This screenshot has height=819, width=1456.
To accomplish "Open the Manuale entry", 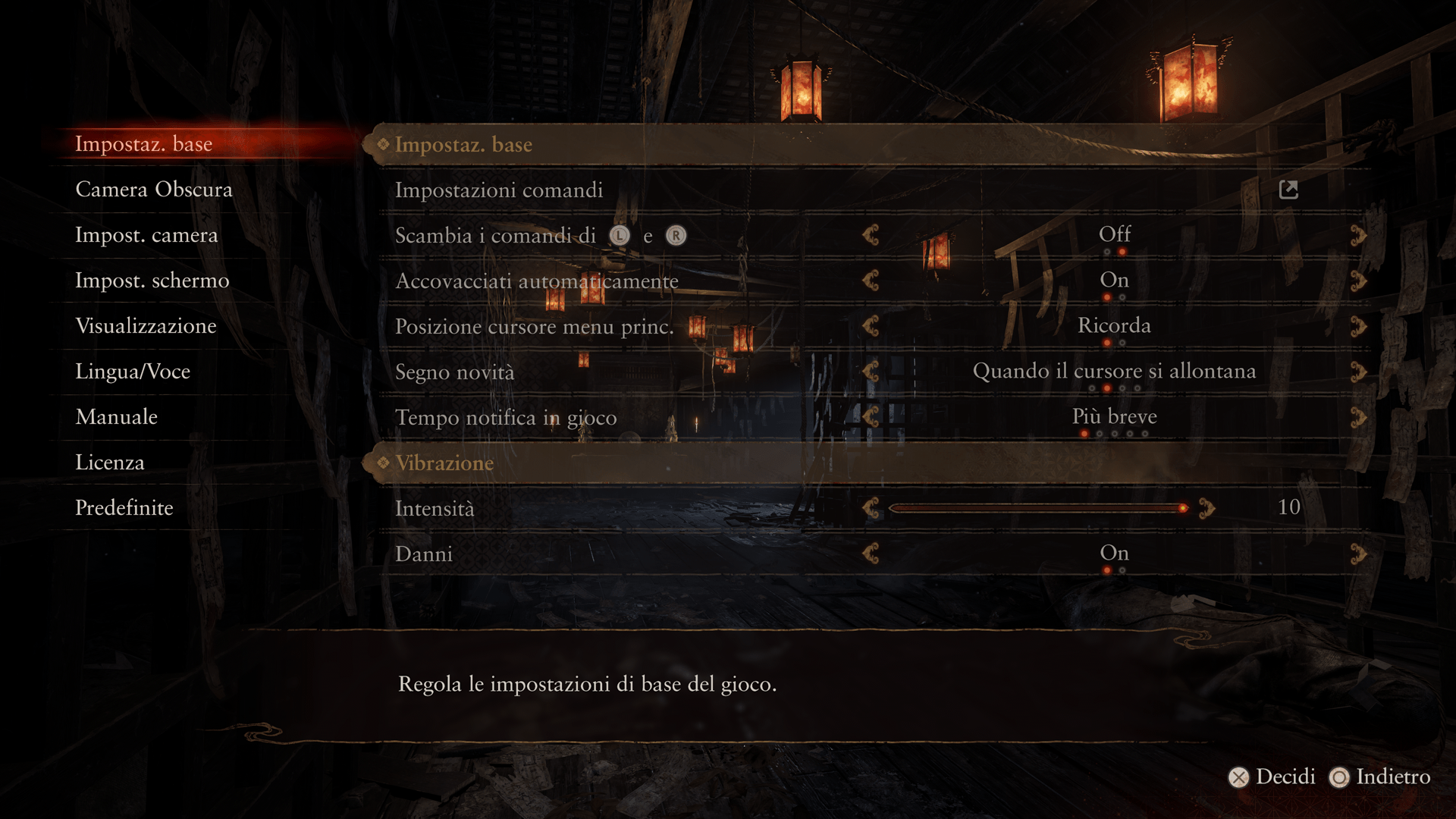I will click(116, 417).
